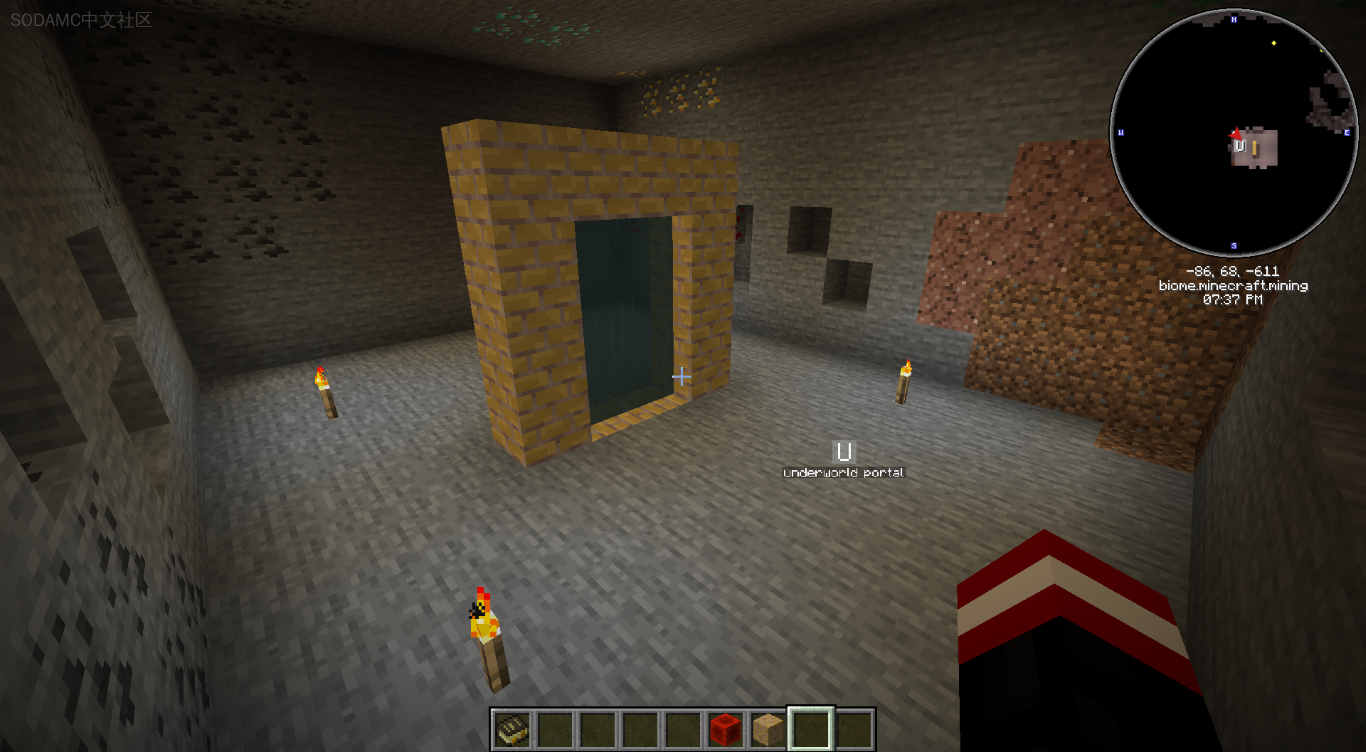Viewport: 1366px width, 752px height.
Task: Click the circular minimap
Action: (1232, 132)
